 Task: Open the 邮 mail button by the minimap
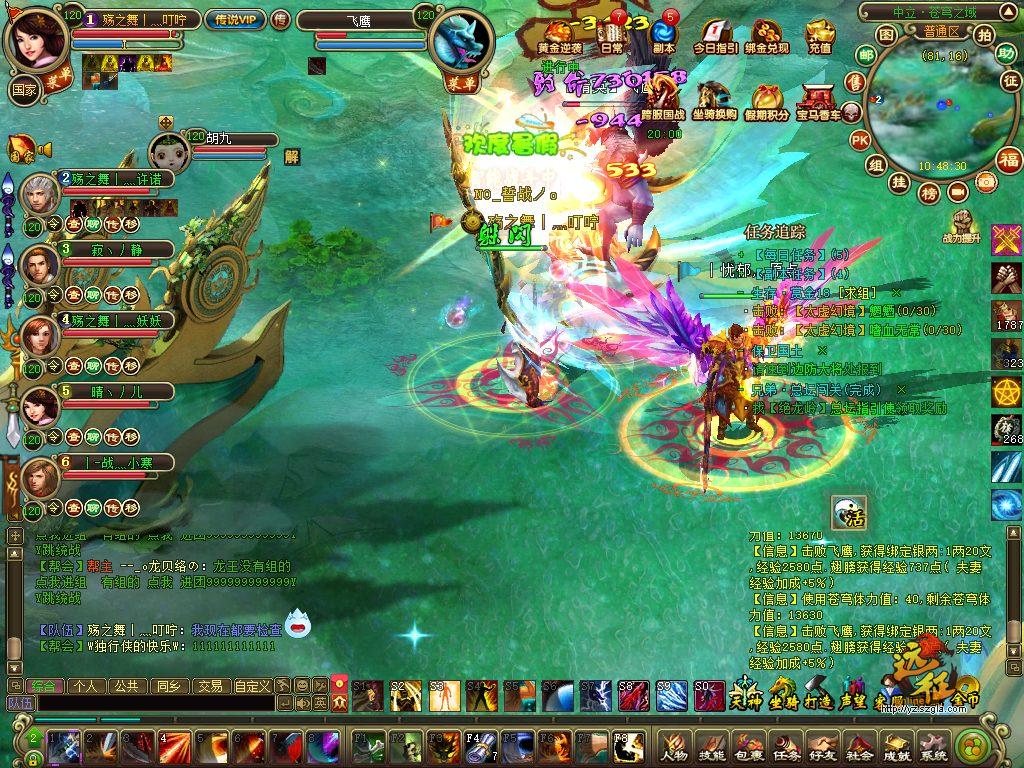864,54
